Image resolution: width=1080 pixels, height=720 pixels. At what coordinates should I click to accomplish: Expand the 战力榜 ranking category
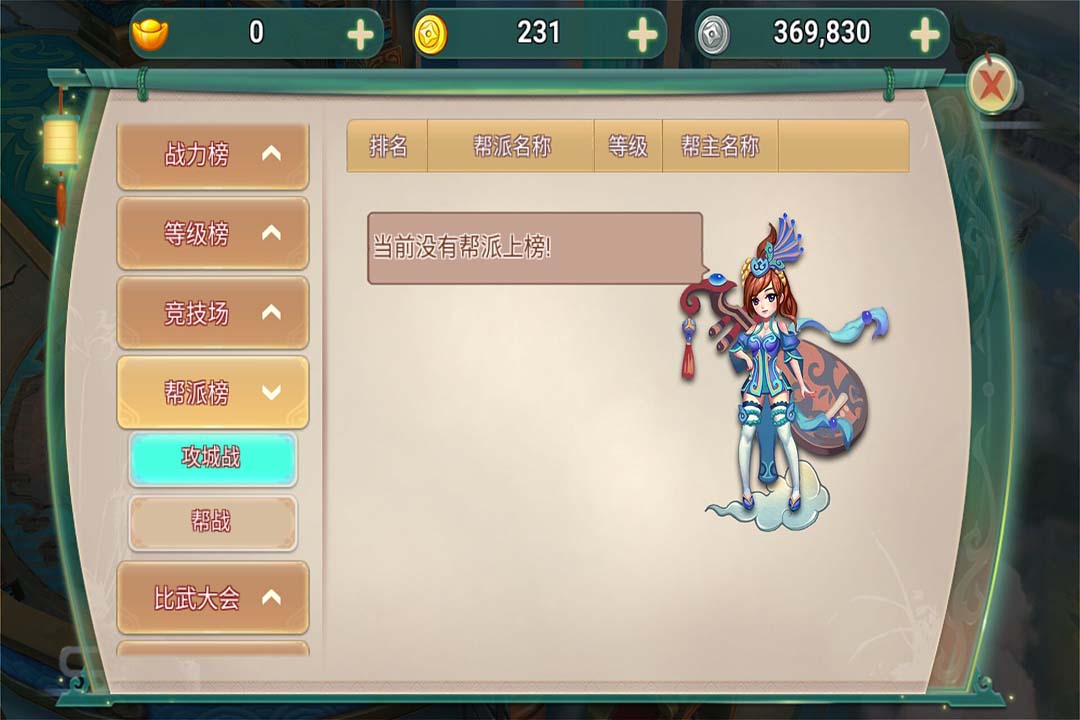212,155
